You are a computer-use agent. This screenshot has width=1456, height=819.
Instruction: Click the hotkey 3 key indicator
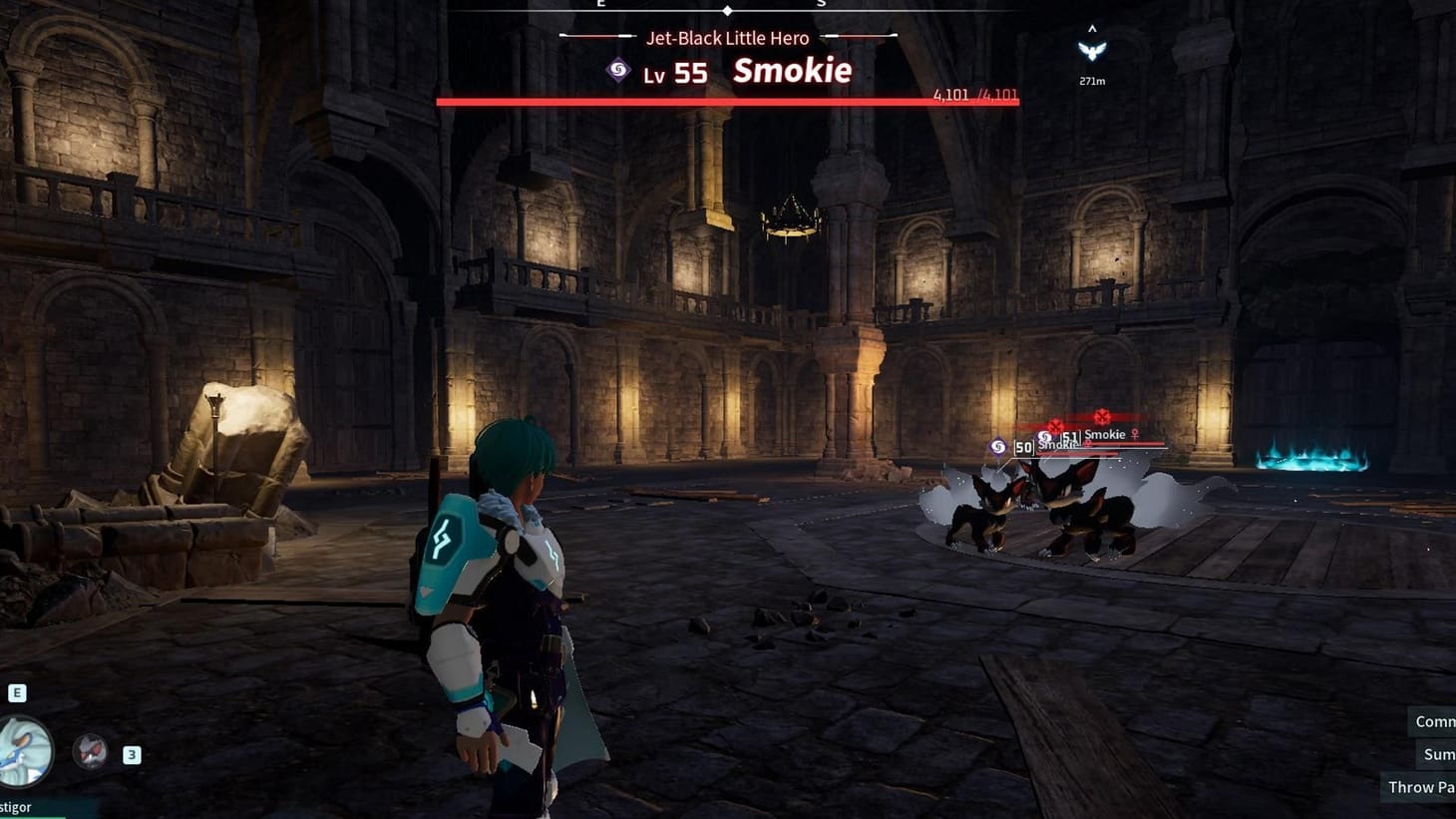coord(131,754)
